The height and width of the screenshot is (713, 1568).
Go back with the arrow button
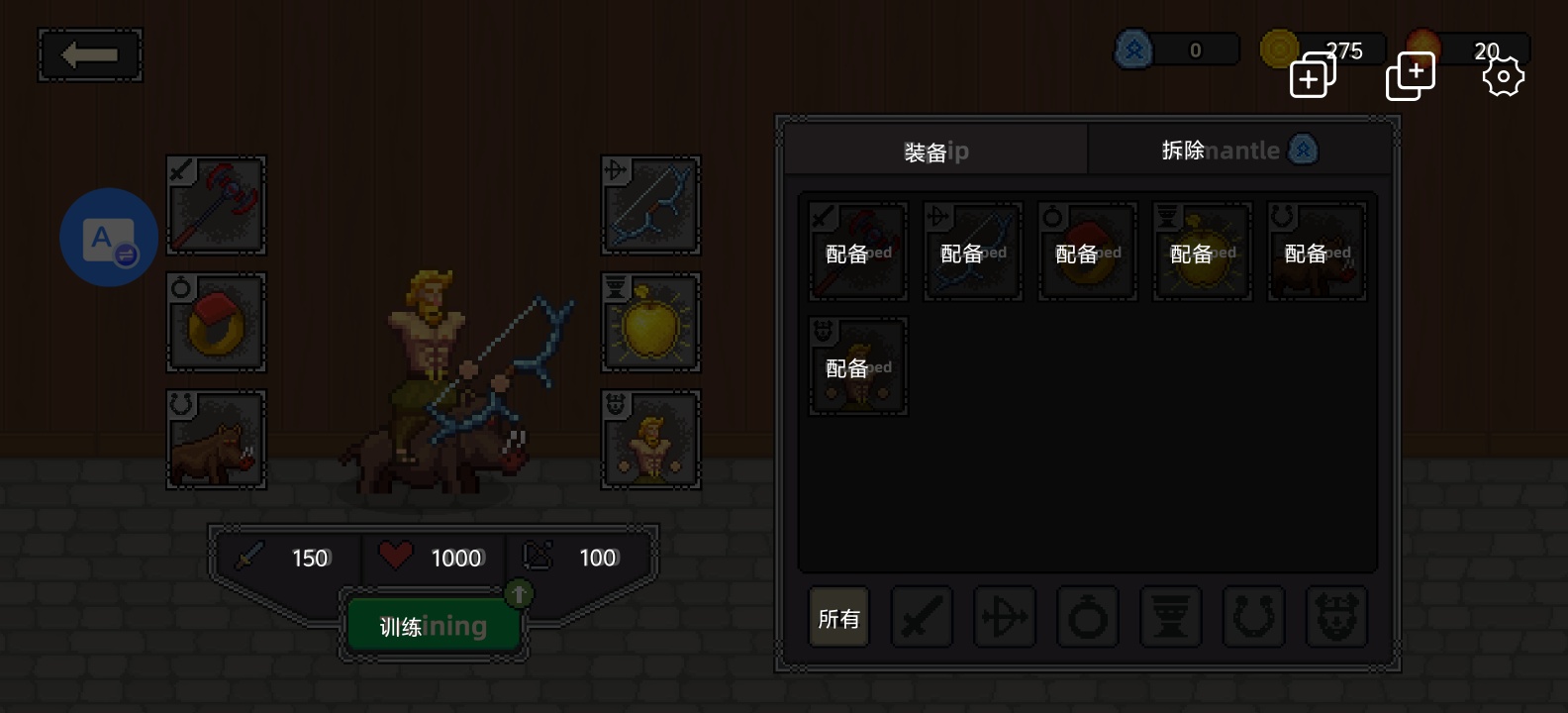(x=90, y=55)
